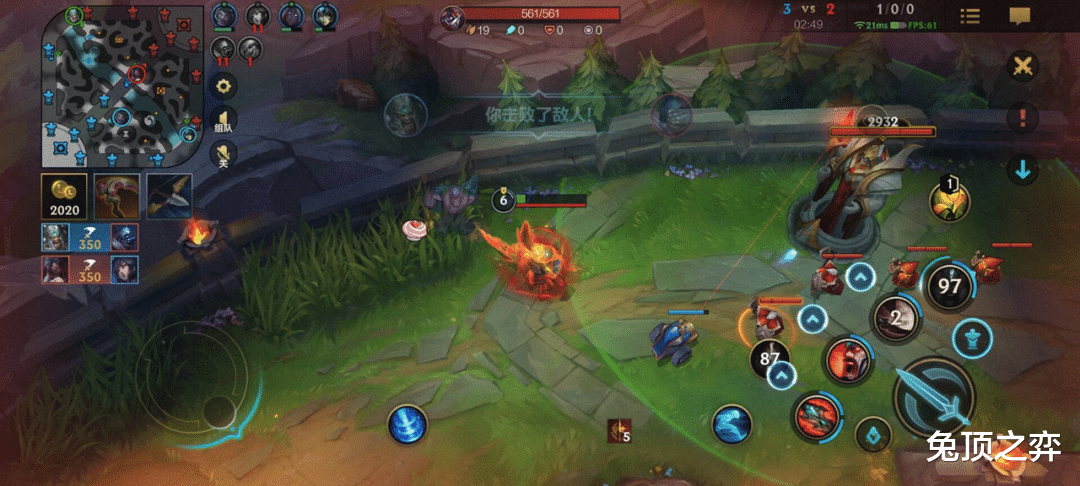Toggle the muted microphone 关 button

(x=224, y=154)
